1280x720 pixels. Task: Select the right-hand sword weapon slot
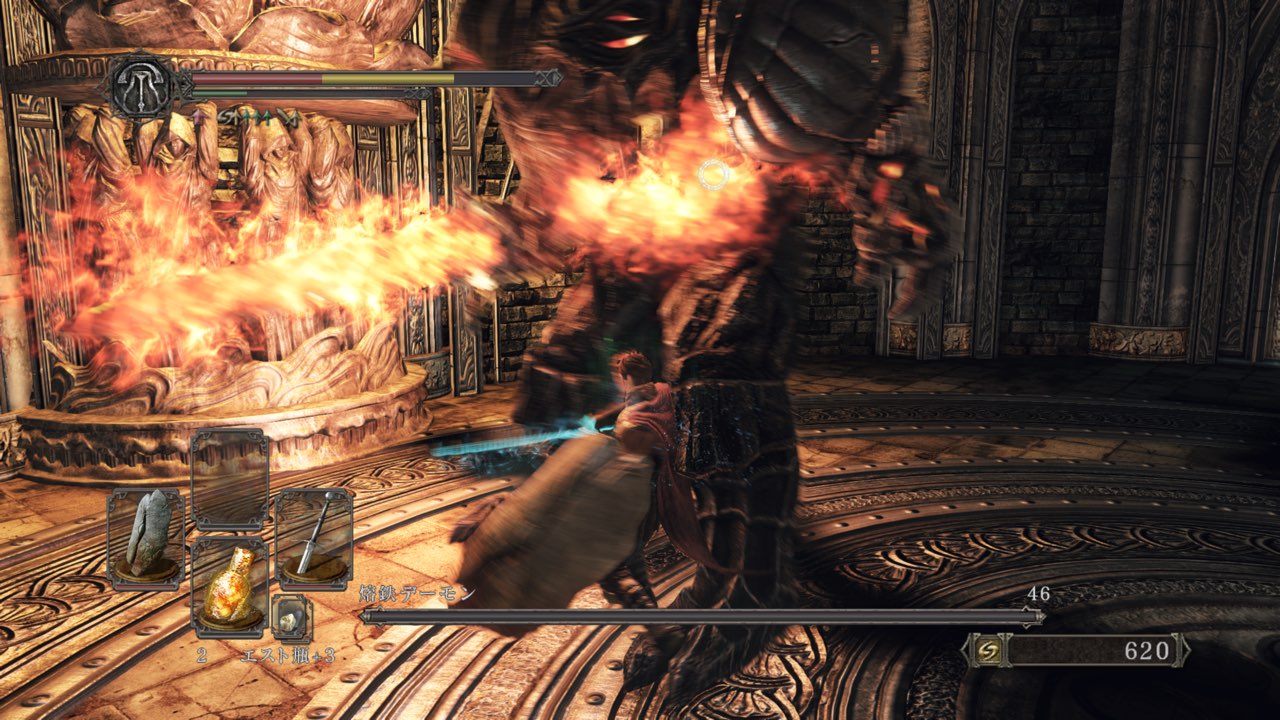tap(314, 539)
